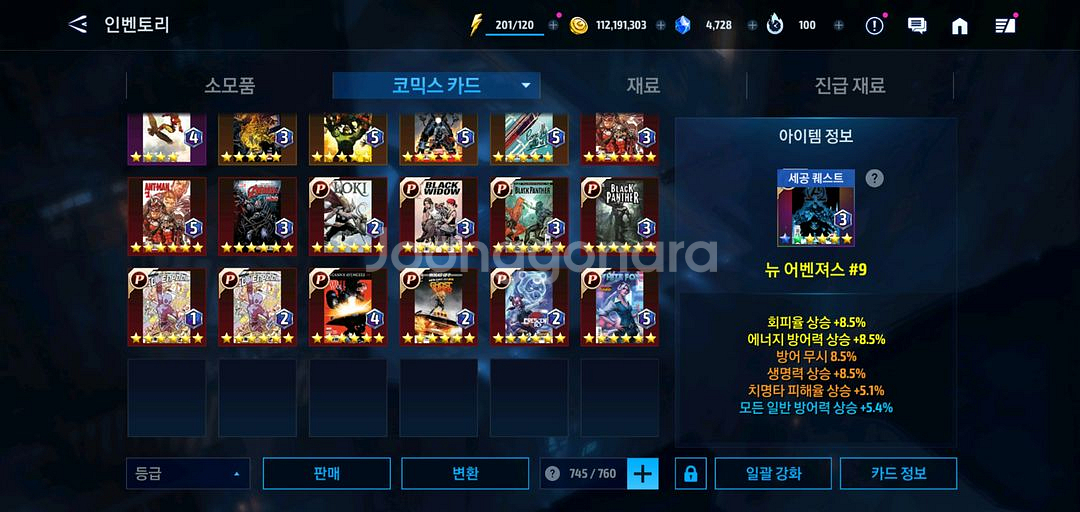Return to the home screen
This screenshot has width=1080, height=512.
(960, 26)
